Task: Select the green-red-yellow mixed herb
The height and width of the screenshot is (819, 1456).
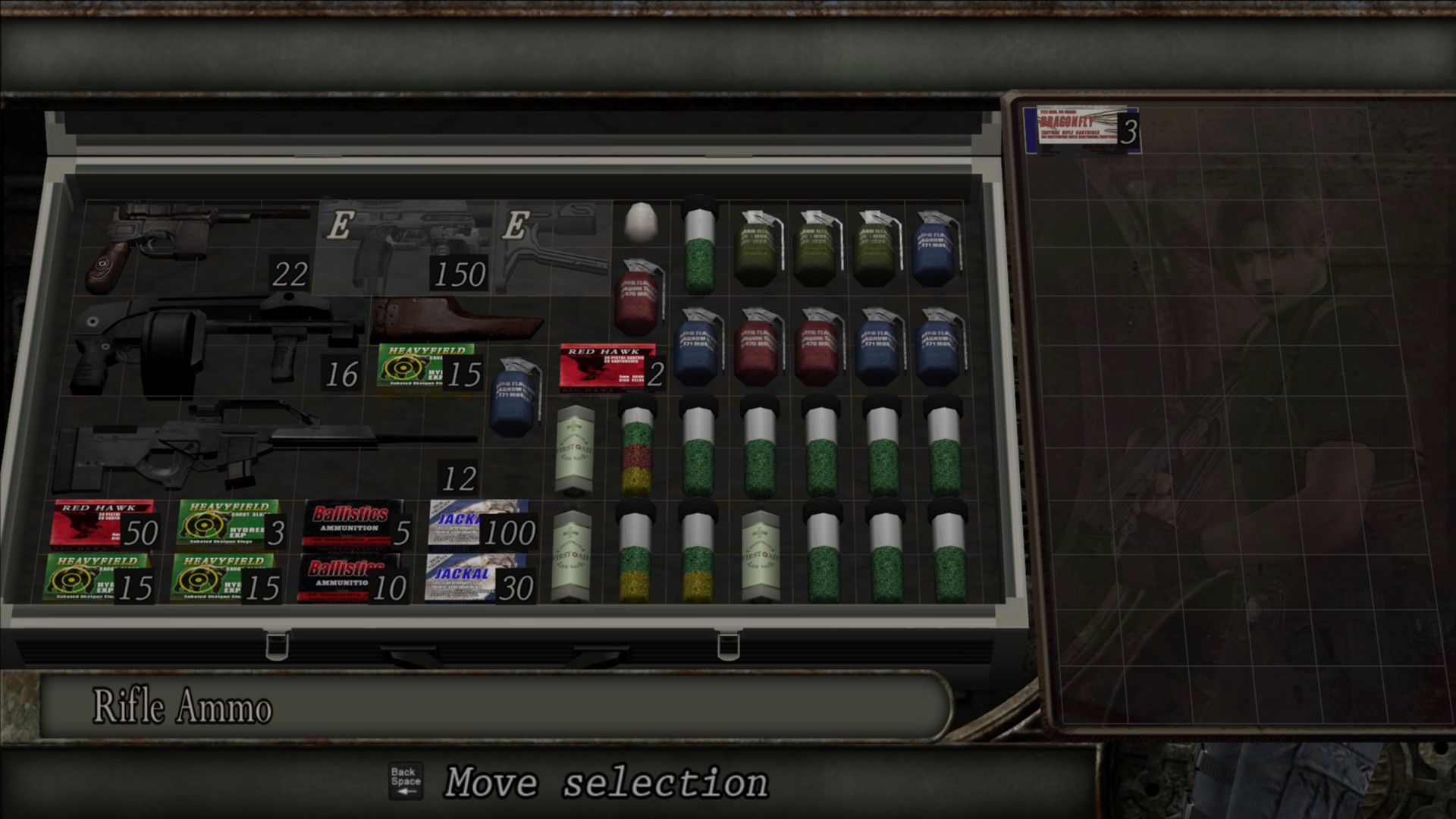Action: click(636, 447)
